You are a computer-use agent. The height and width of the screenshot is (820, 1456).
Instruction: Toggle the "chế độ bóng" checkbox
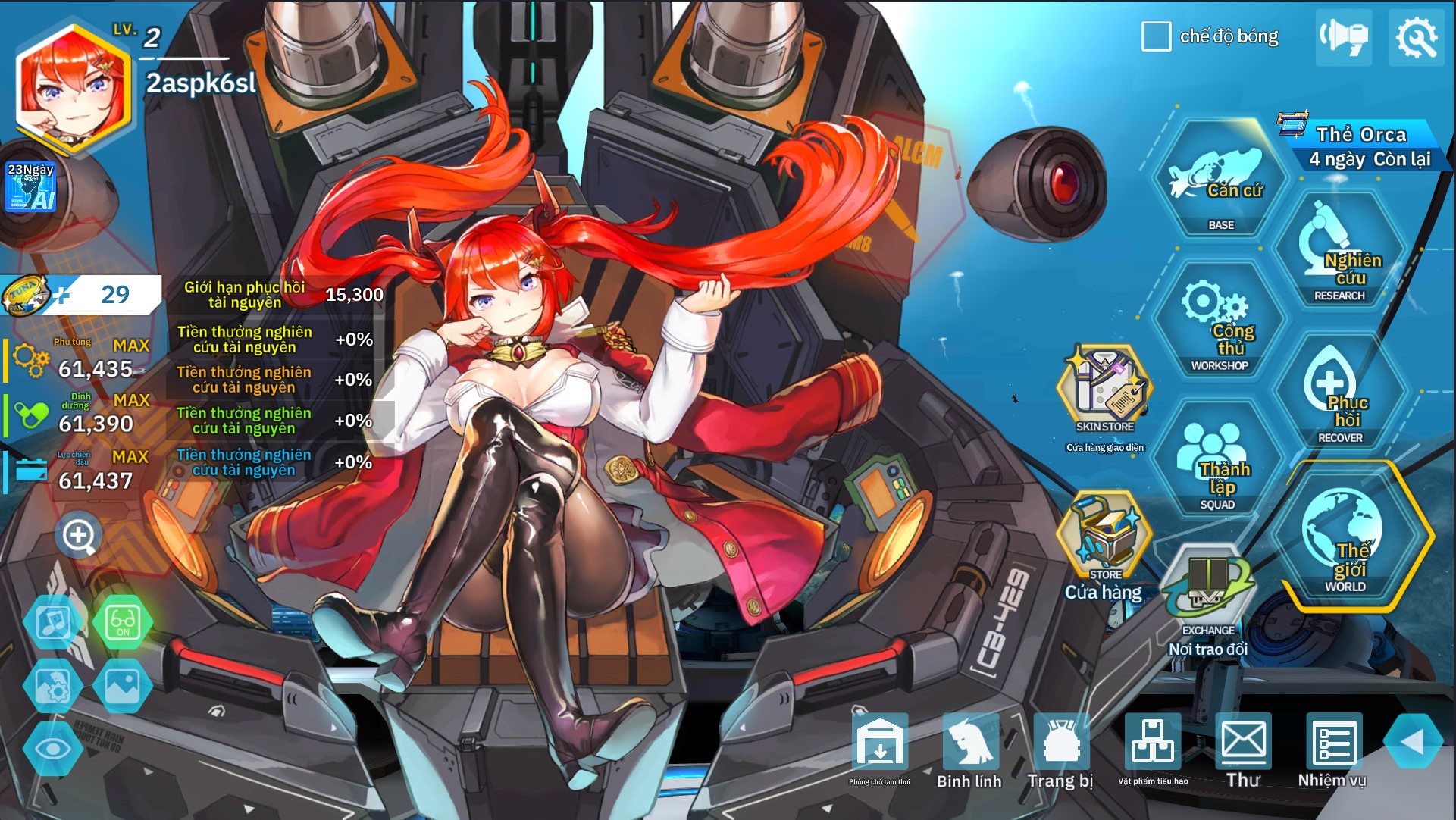(1156, 36)
